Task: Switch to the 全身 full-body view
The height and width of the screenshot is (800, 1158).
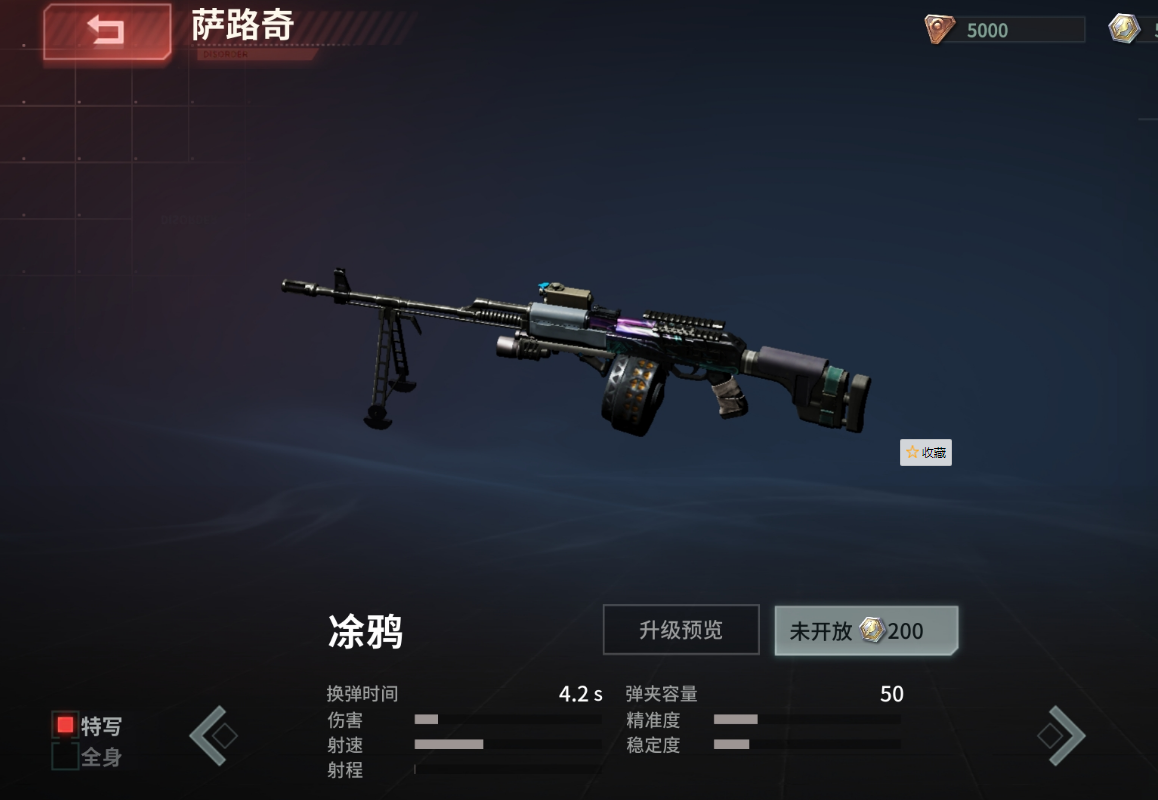Action: 67,757
